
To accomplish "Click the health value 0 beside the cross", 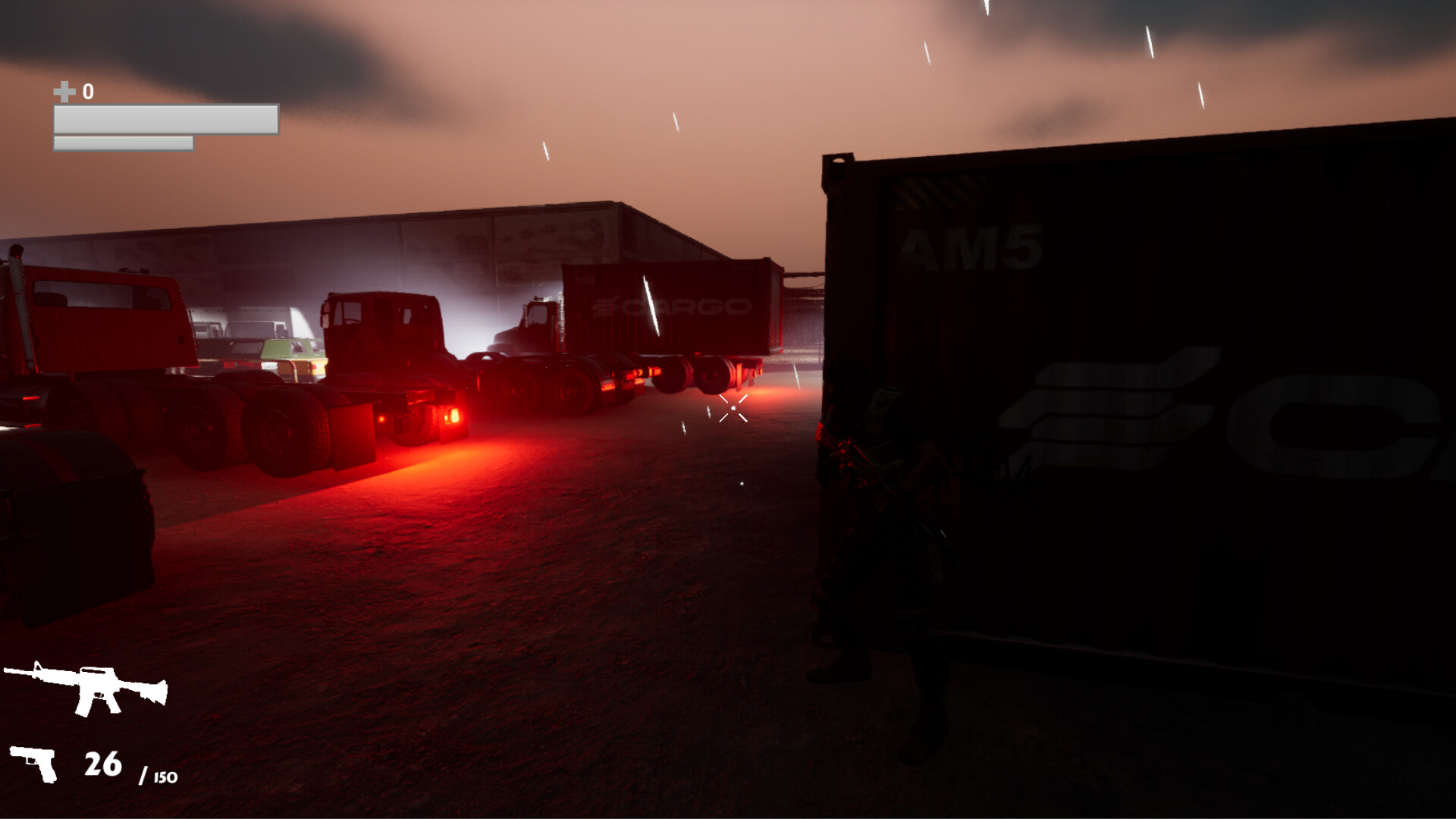I will coord(87,93).
